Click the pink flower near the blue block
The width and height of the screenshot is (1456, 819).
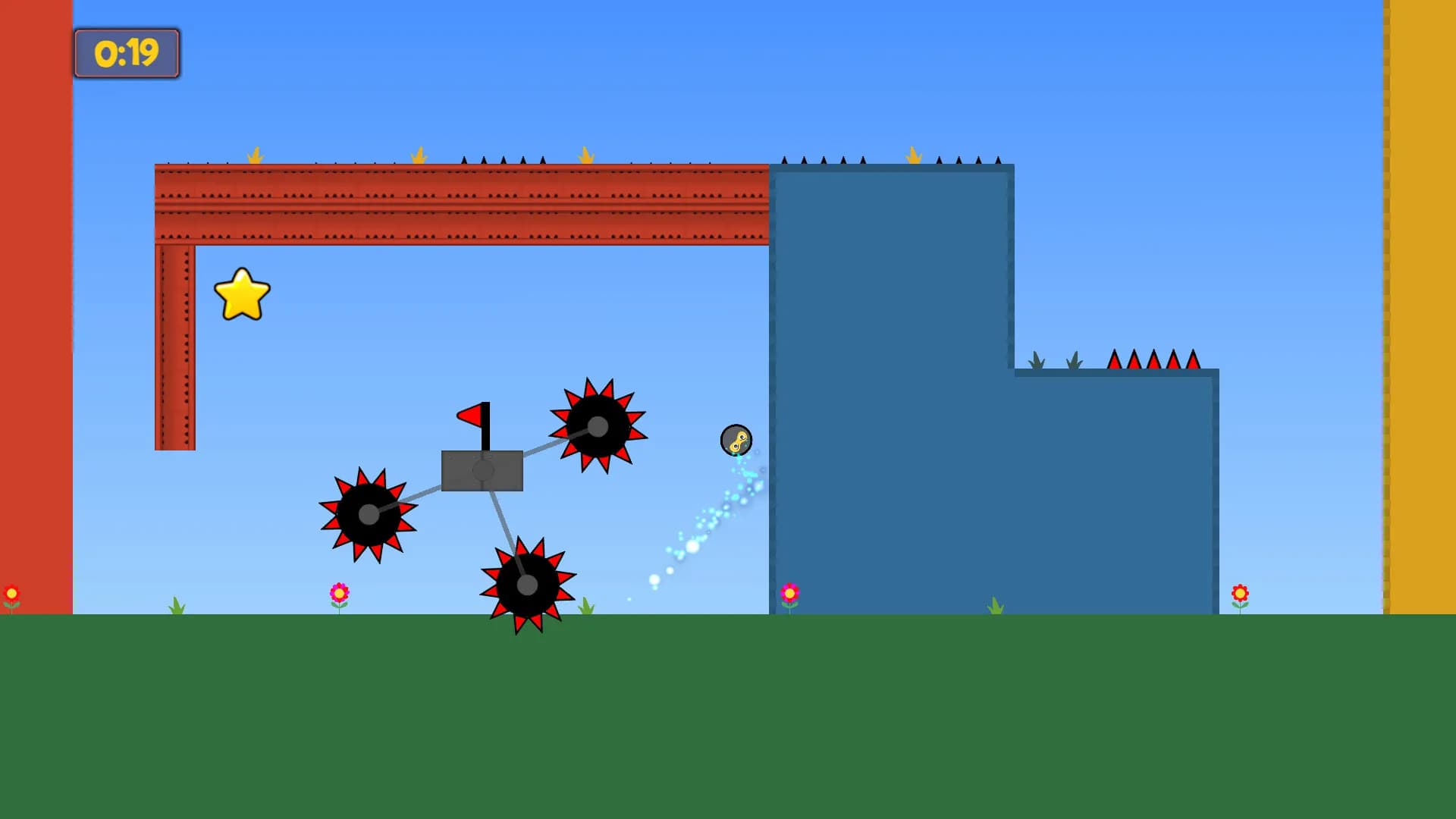point(791,593)
